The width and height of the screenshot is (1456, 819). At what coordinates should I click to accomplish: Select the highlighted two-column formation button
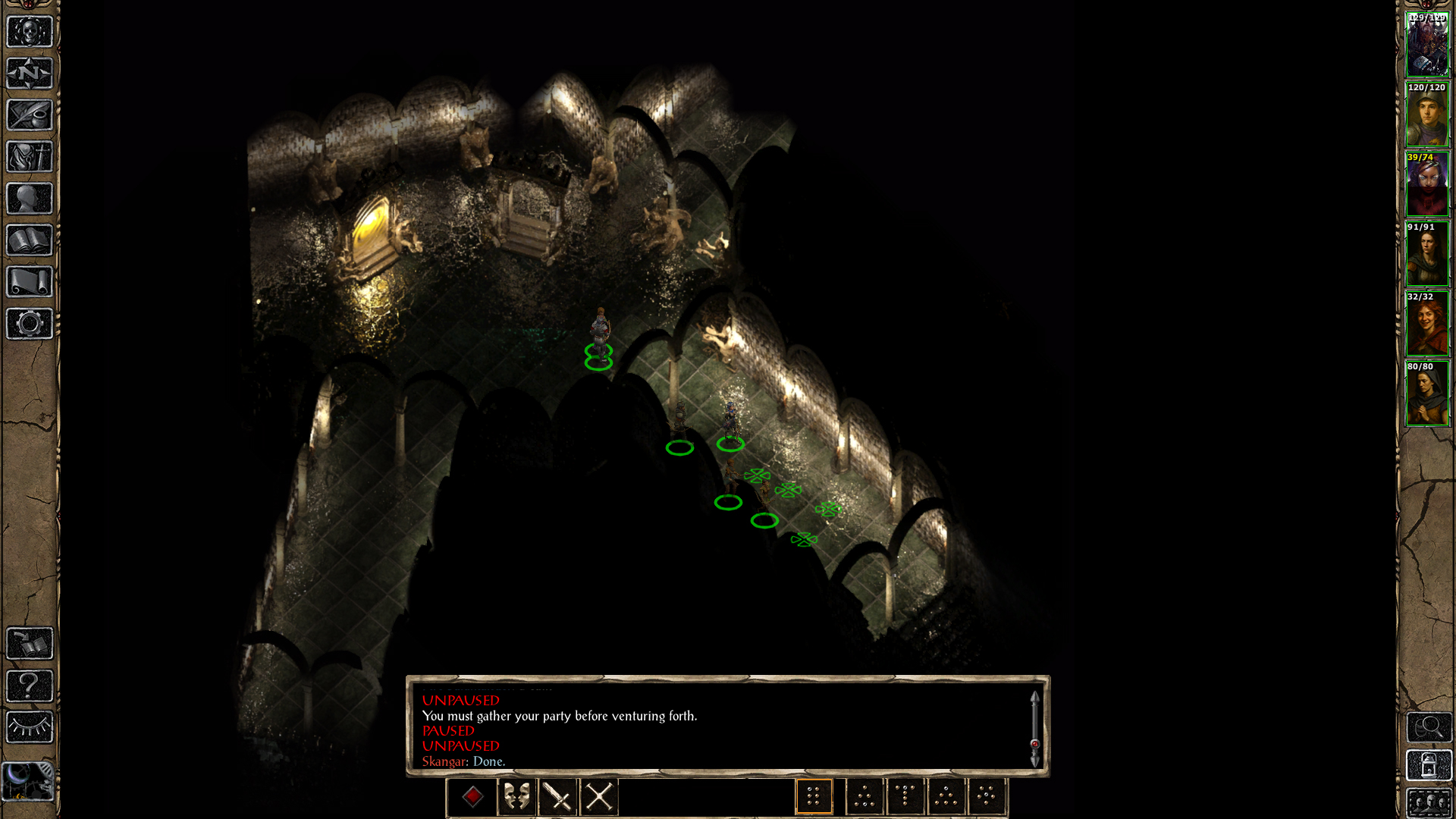[x=814, y=797]
